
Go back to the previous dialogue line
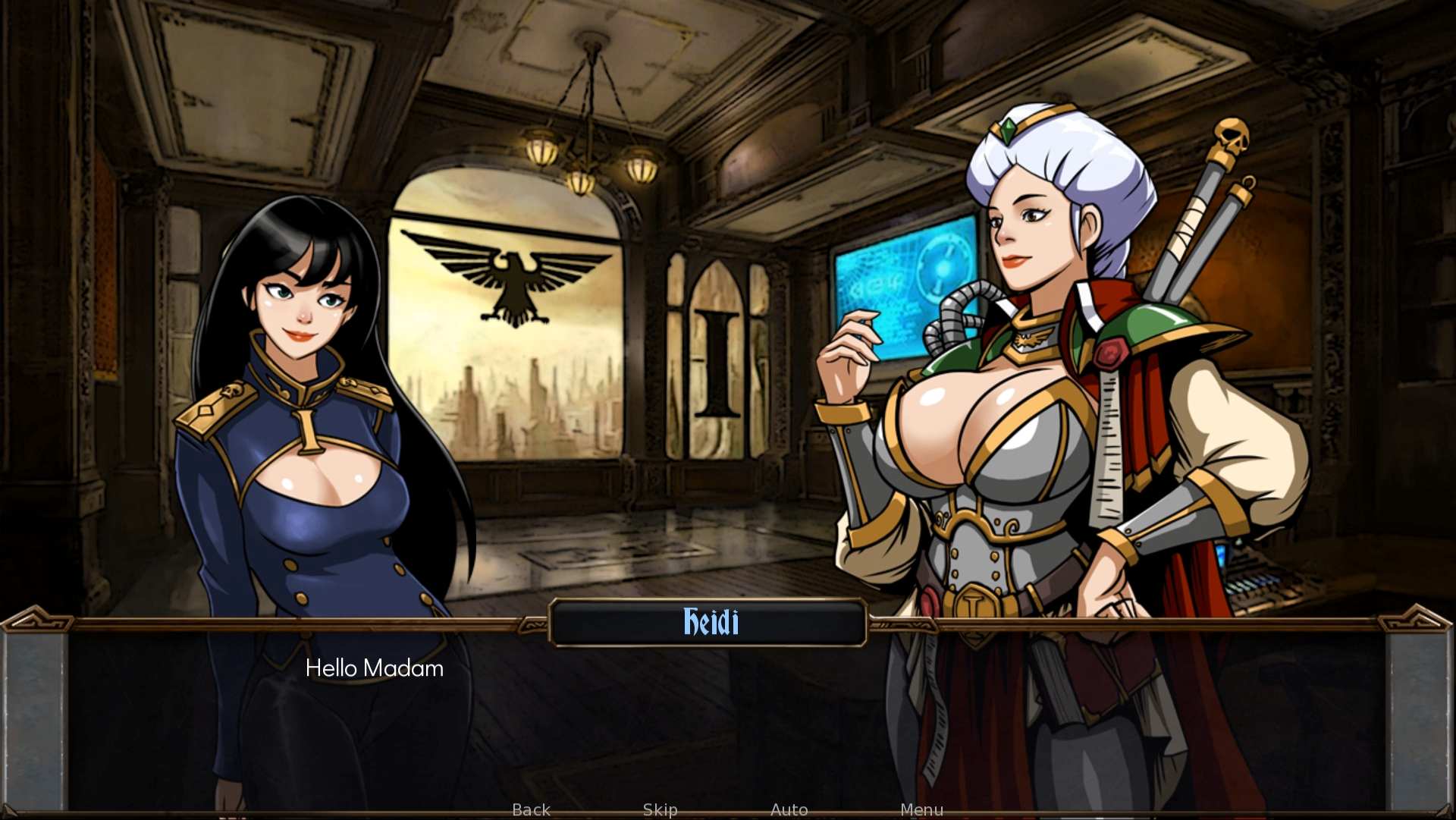click(531, 809)
